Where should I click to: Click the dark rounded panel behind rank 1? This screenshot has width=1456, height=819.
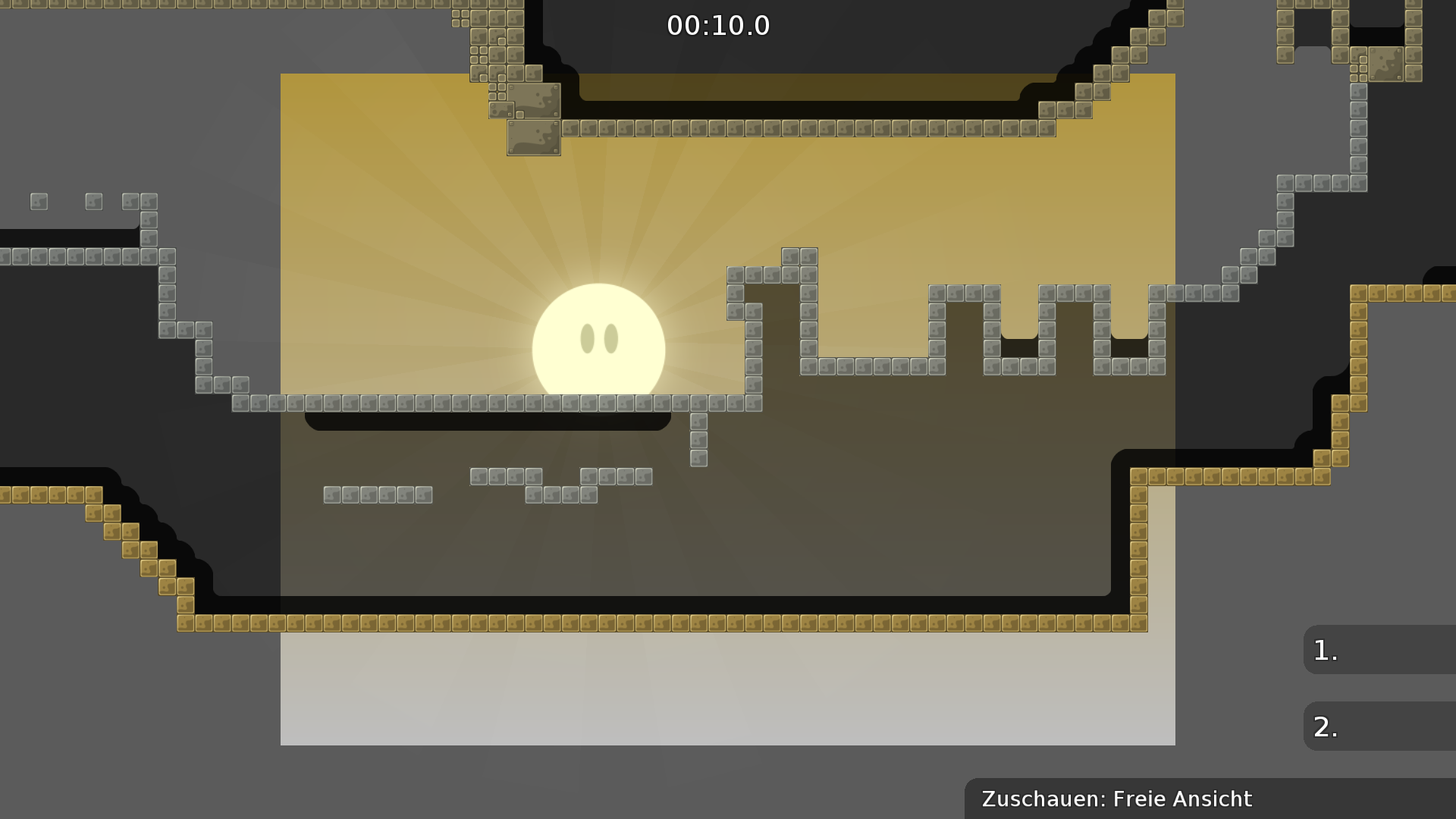coord(1410,650)
